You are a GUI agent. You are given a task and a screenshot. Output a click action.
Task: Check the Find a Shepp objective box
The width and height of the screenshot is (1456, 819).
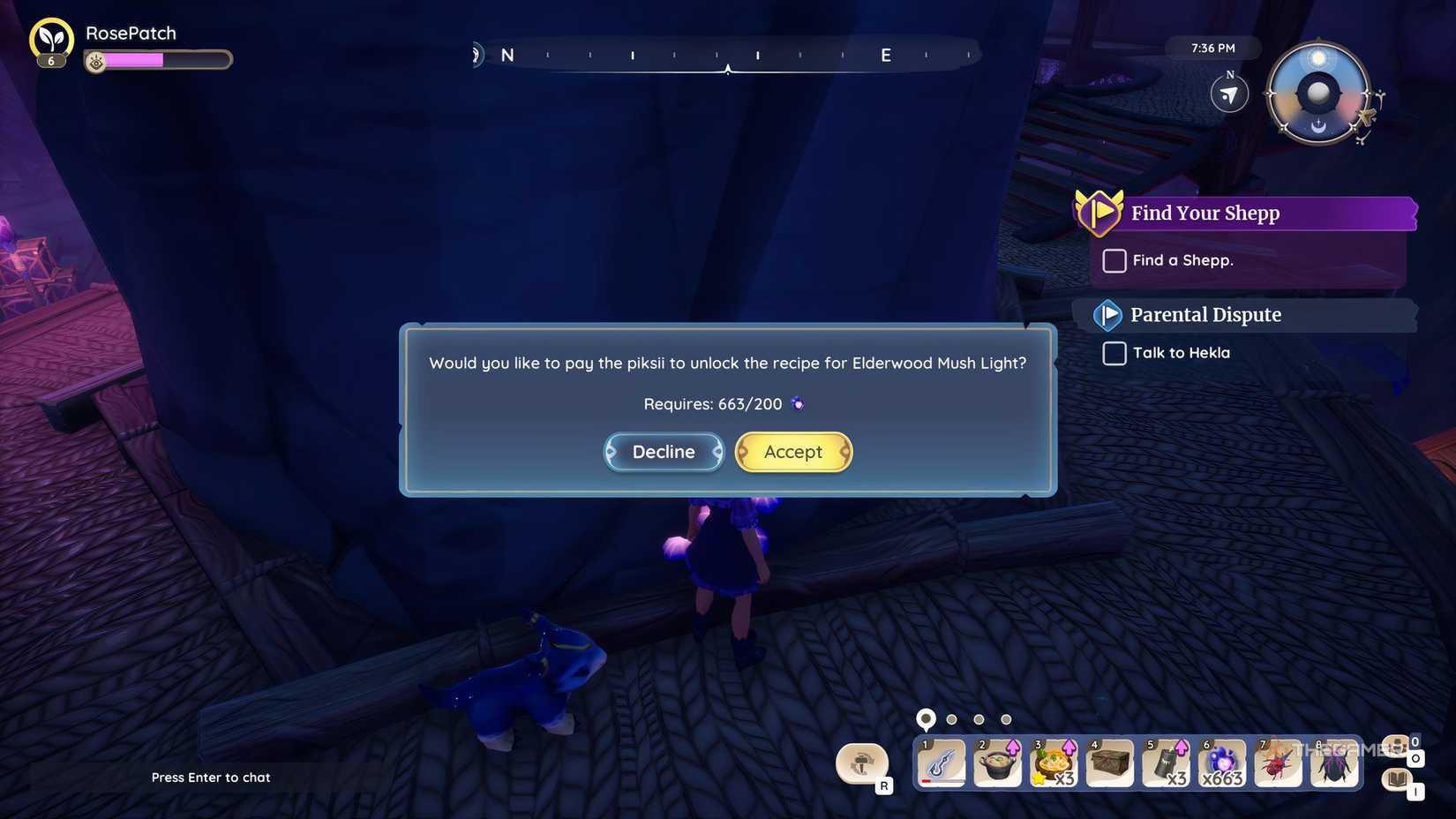(x=1114, y=260)
